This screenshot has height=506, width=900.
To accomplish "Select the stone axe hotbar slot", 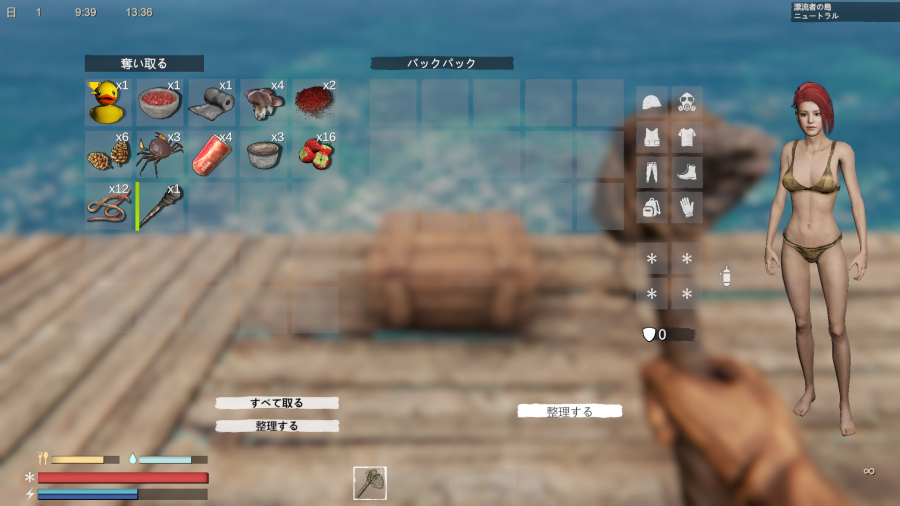I will point(370,483).
